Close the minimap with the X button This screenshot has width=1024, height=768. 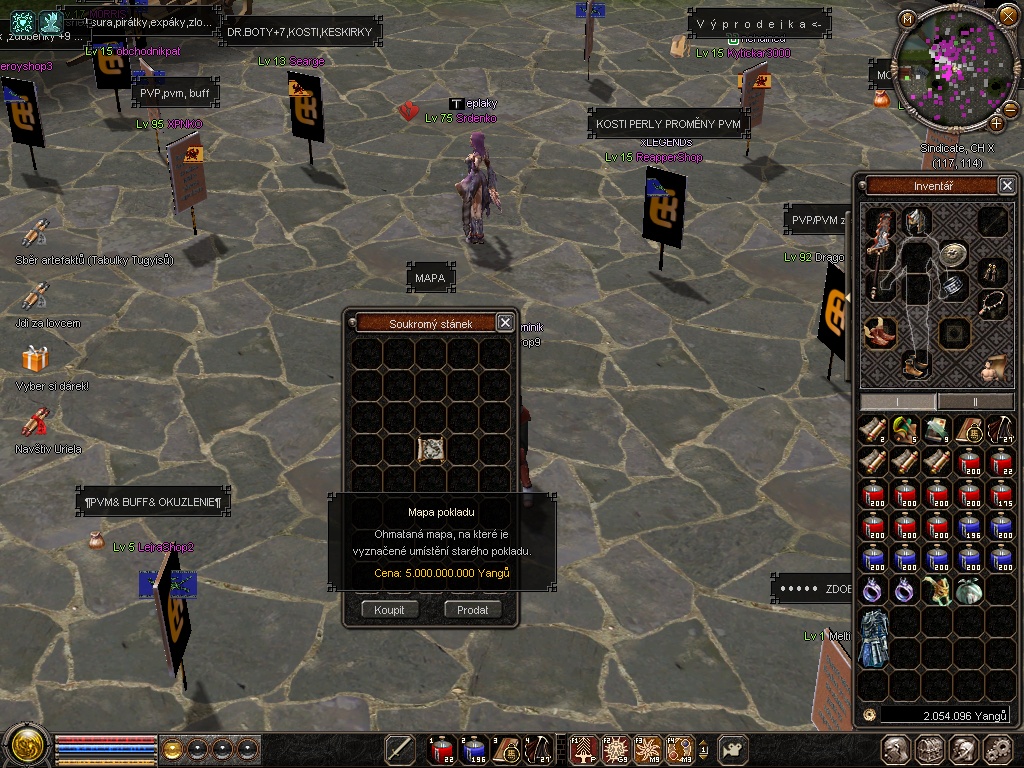click(x=1008, y=16)
